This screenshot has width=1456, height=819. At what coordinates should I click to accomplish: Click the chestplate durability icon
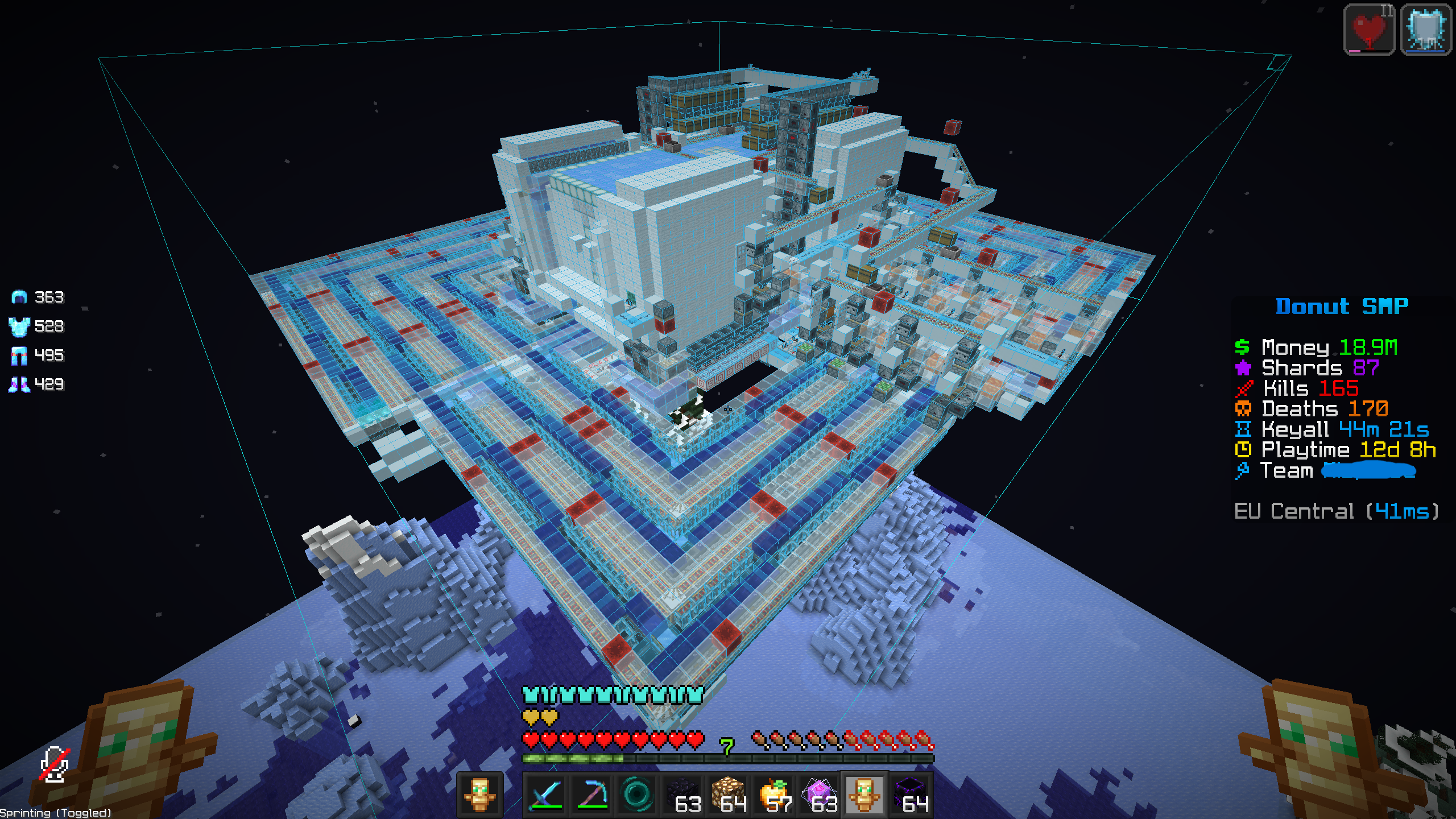(20, 326)
